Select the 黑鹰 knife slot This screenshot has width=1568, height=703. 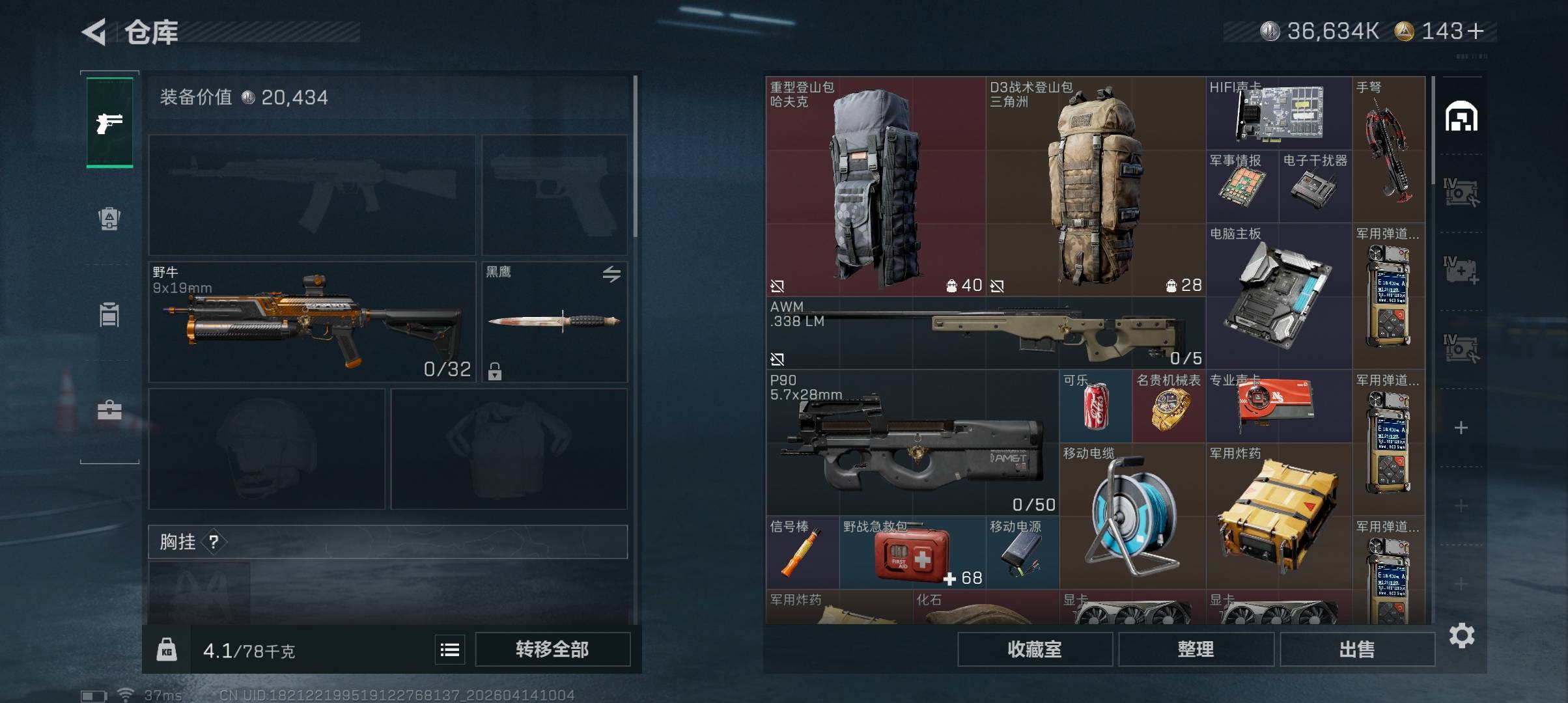coord(554,322)
